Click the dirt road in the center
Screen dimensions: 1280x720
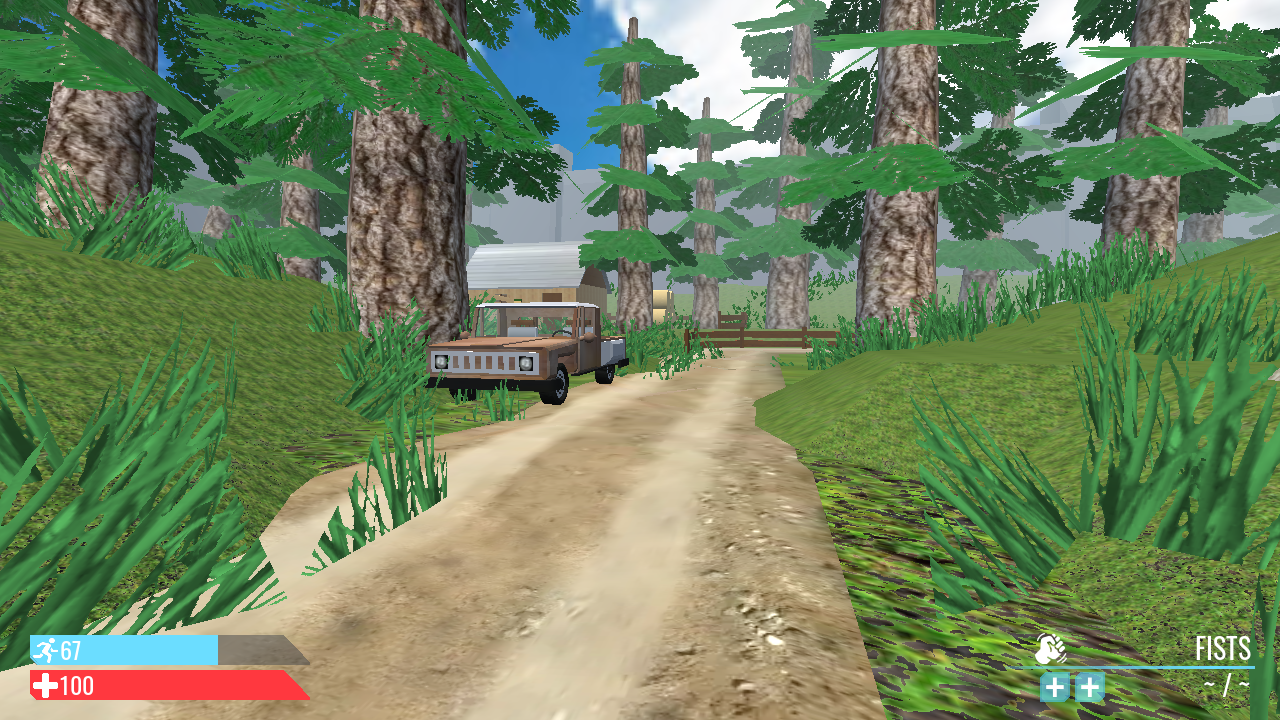tap(640, 520)
